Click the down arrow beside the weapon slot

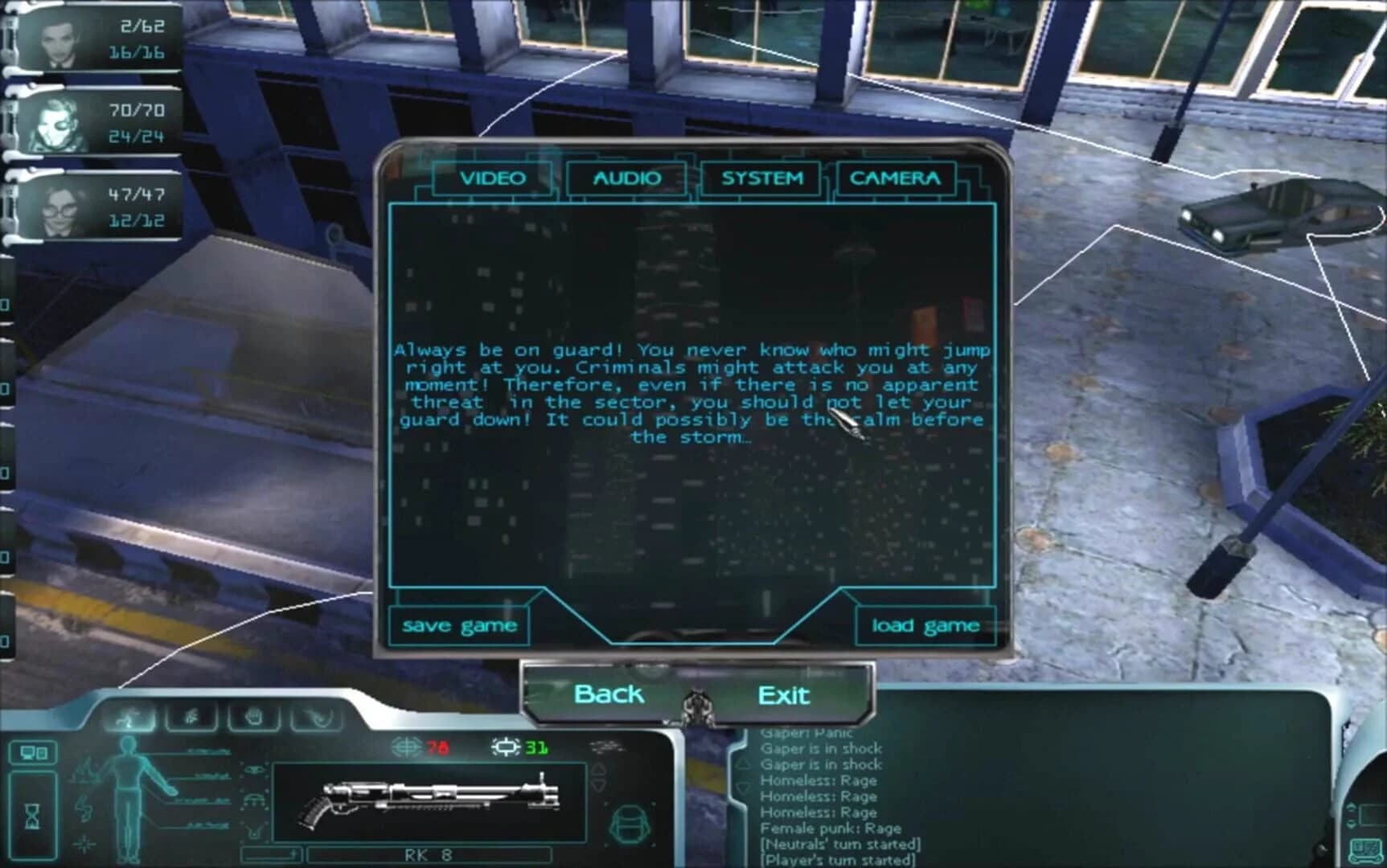pyautogui.click(x=598, y=784)
